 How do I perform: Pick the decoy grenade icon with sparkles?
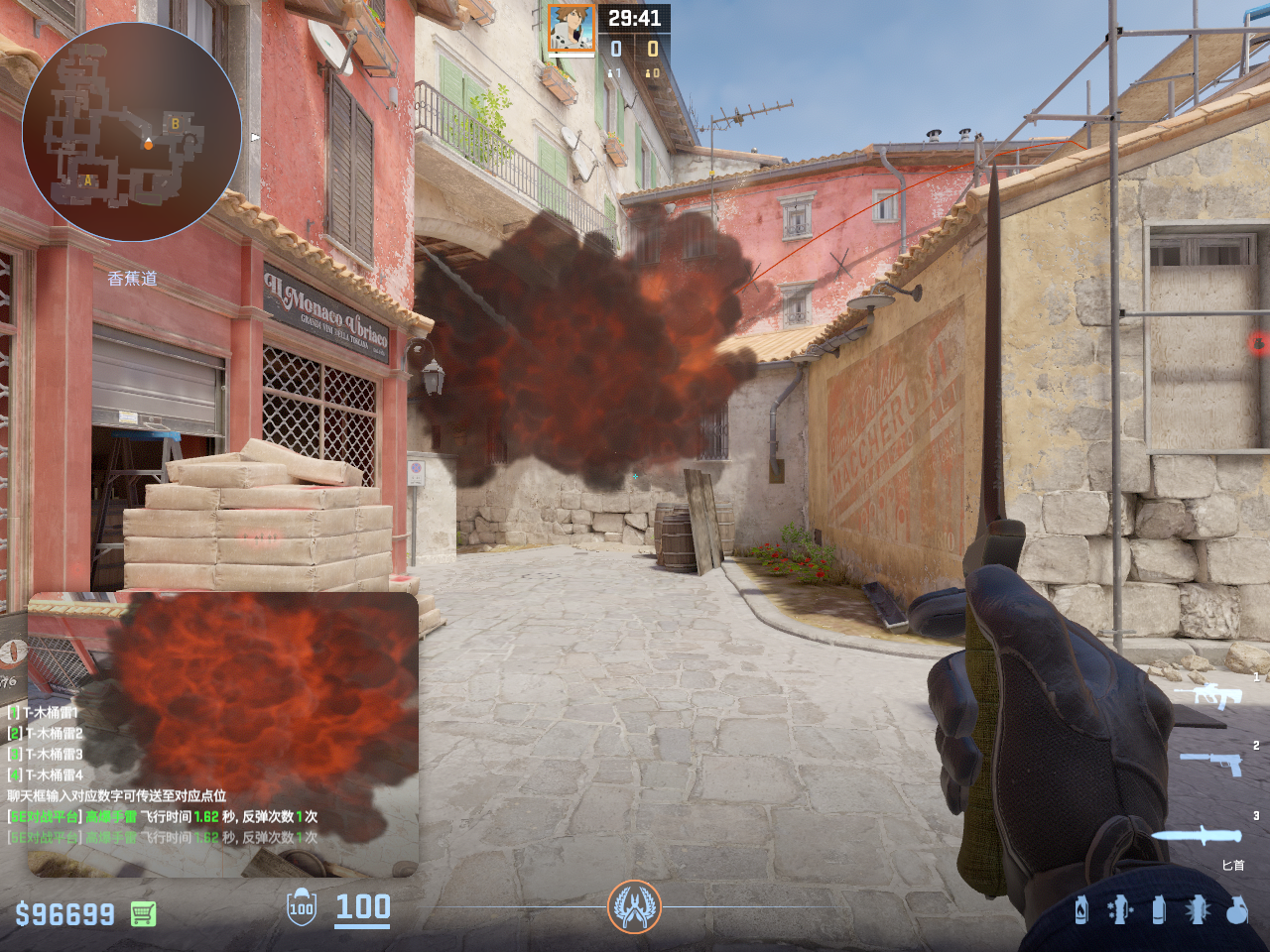point(1119,909)
